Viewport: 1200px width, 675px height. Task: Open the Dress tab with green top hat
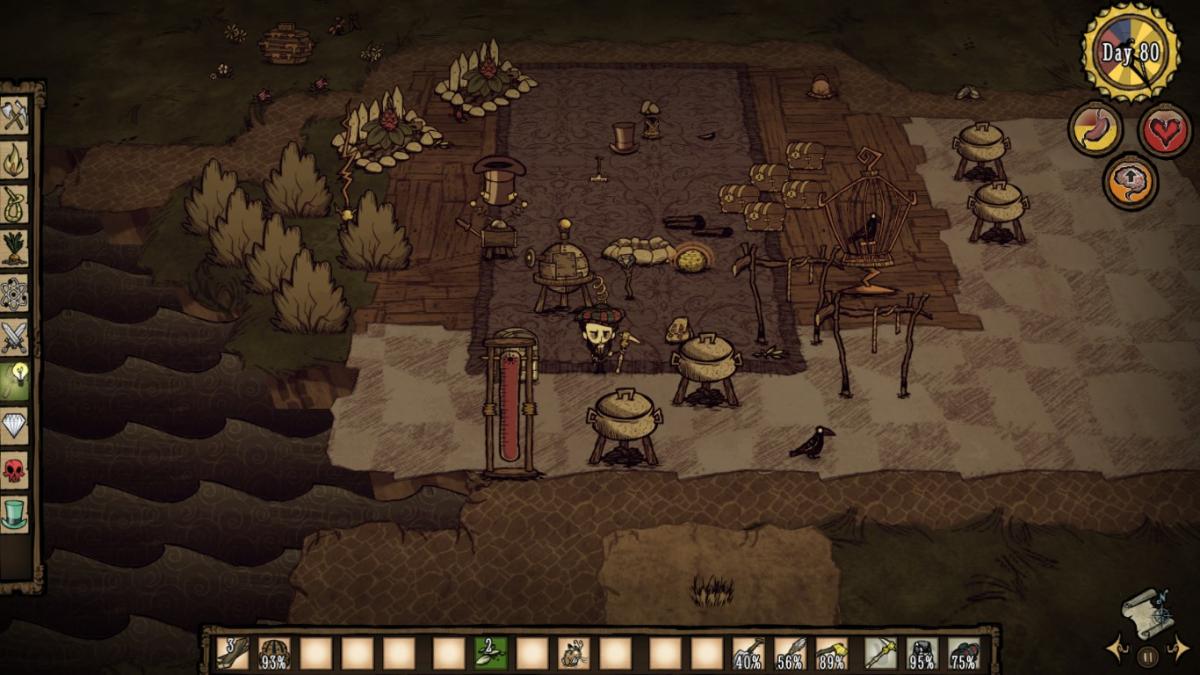pyautogui.click(x=15, y=514)
